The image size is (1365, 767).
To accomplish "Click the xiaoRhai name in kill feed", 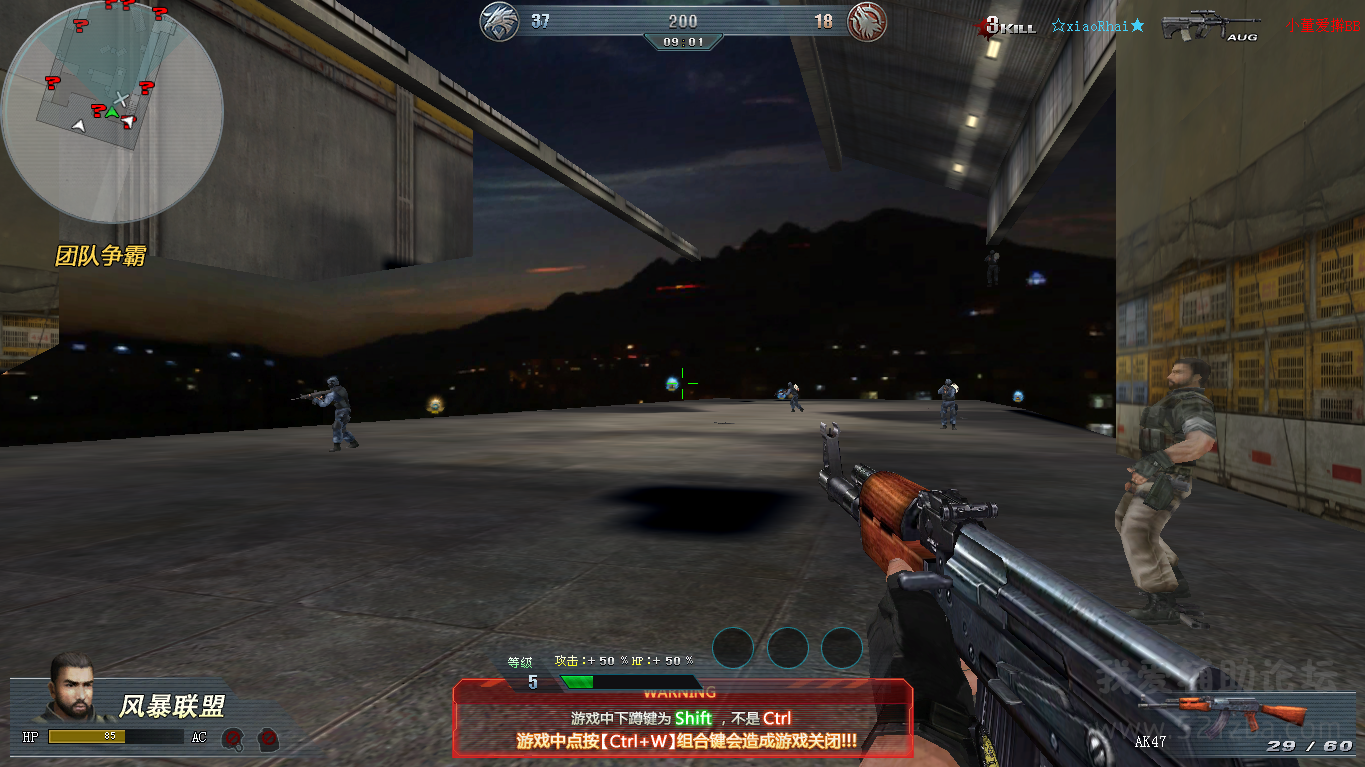I will 1097,26.
